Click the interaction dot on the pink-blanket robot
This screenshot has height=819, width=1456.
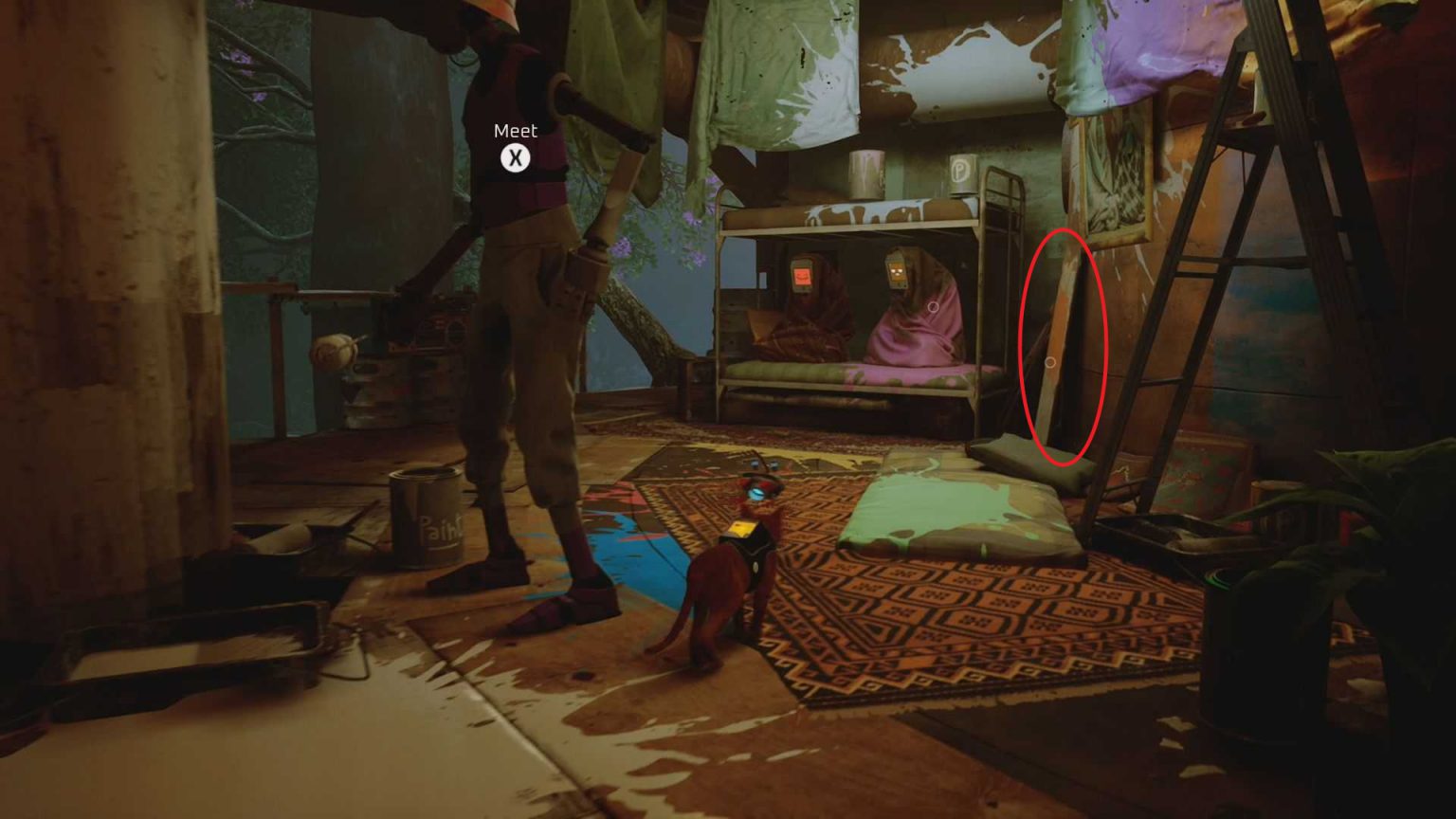[934, 306]
